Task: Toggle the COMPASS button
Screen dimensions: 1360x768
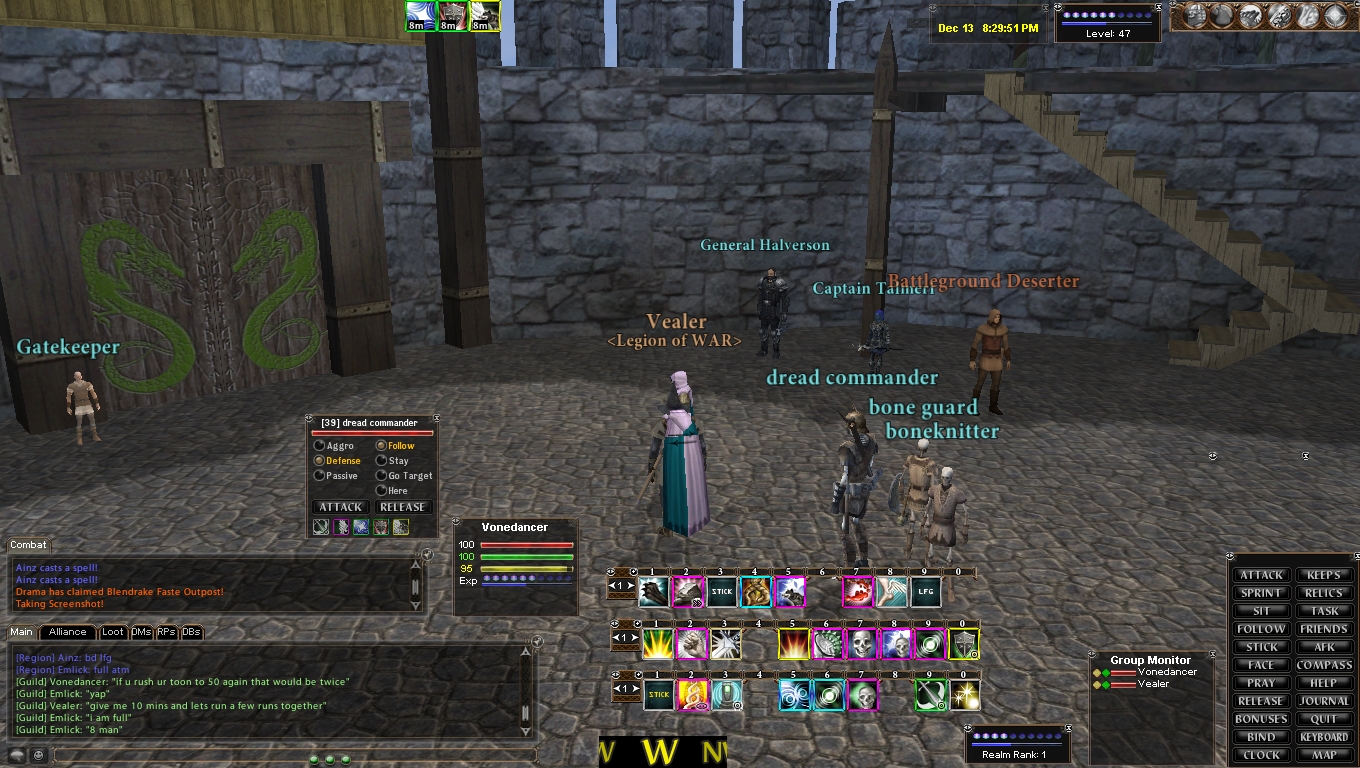Action: (x=1324, y=665)
